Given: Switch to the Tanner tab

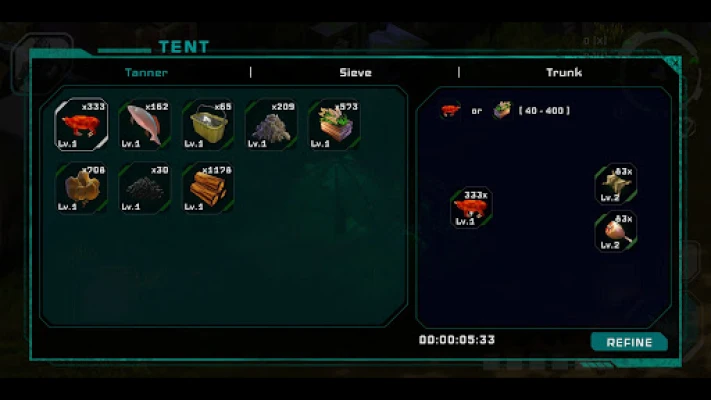Looking at the screenshot, I should 146,72.
